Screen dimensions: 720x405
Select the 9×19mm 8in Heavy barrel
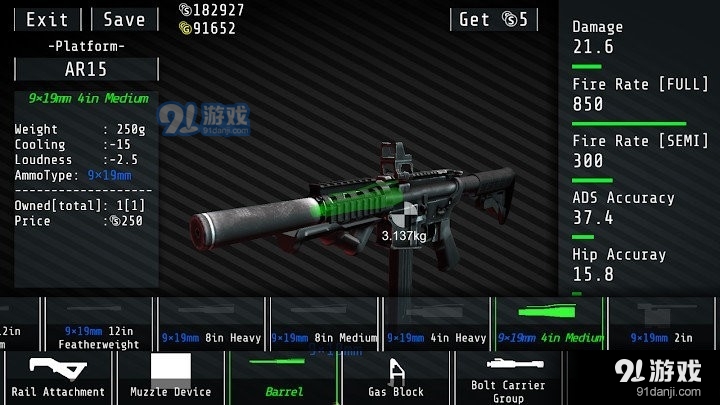212,324
